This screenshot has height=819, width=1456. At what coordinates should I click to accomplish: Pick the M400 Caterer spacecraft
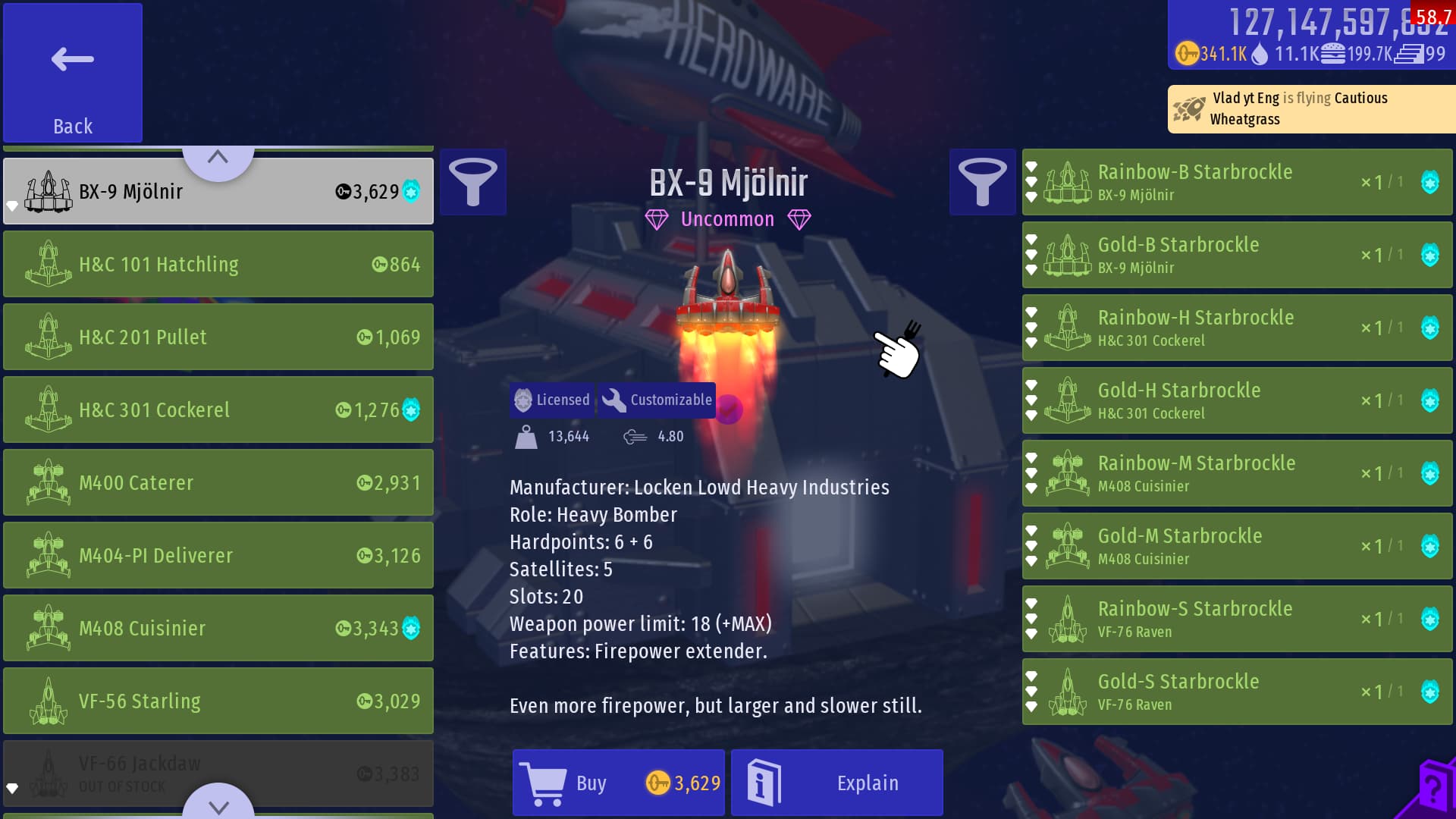click(218, 482)
